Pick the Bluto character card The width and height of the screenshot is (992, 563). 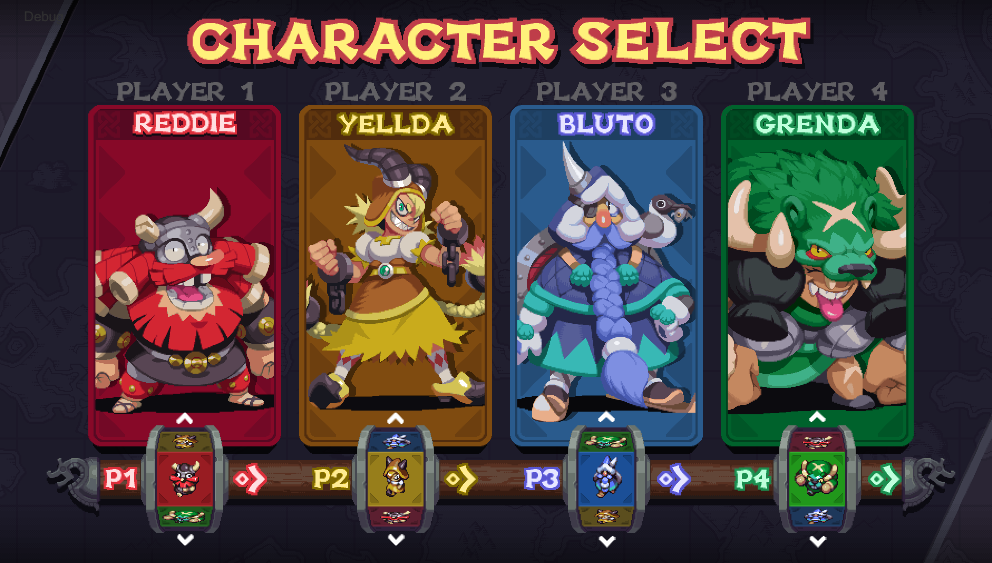607,275
